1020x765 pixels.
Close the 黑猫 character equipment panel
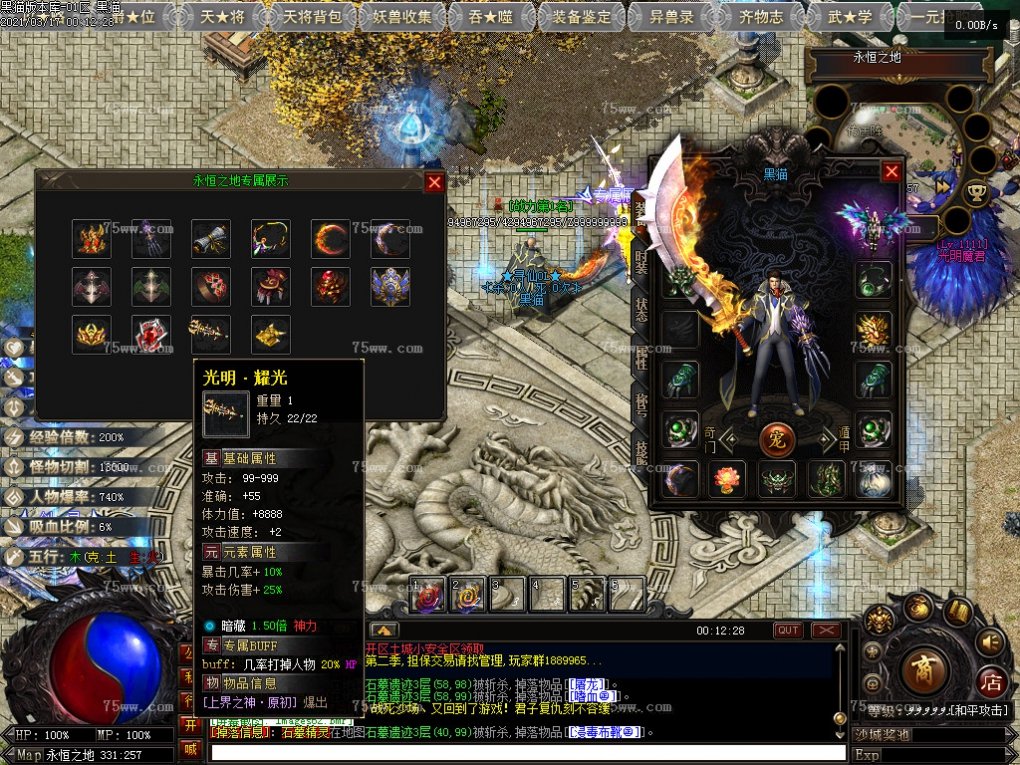point(892,172)
